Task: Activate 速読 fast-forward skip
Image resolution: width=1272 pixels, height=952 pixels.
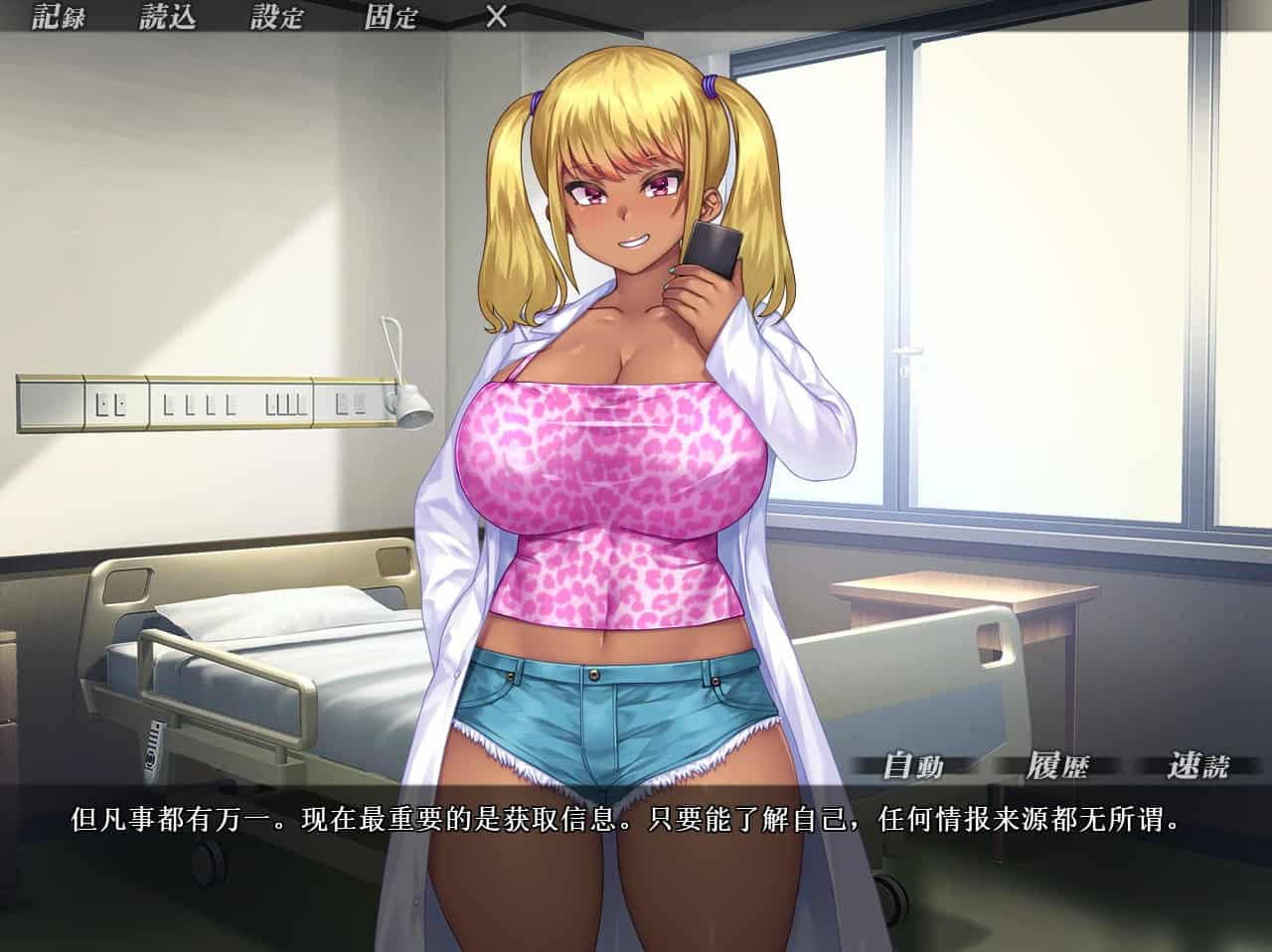Action: tap(1199, 765)
